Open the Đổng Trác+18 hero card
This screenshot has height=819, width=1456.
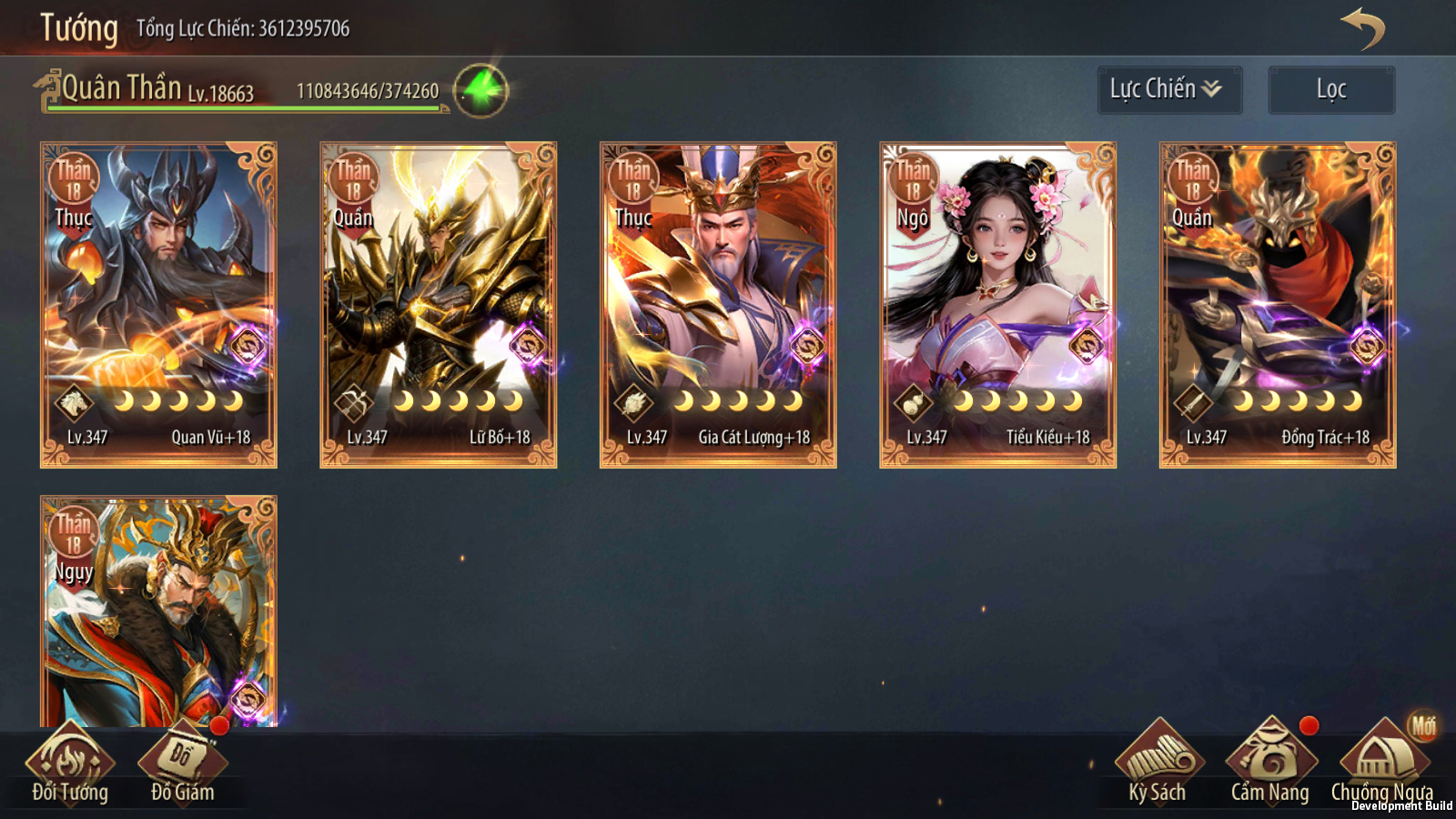[1278, 305]
